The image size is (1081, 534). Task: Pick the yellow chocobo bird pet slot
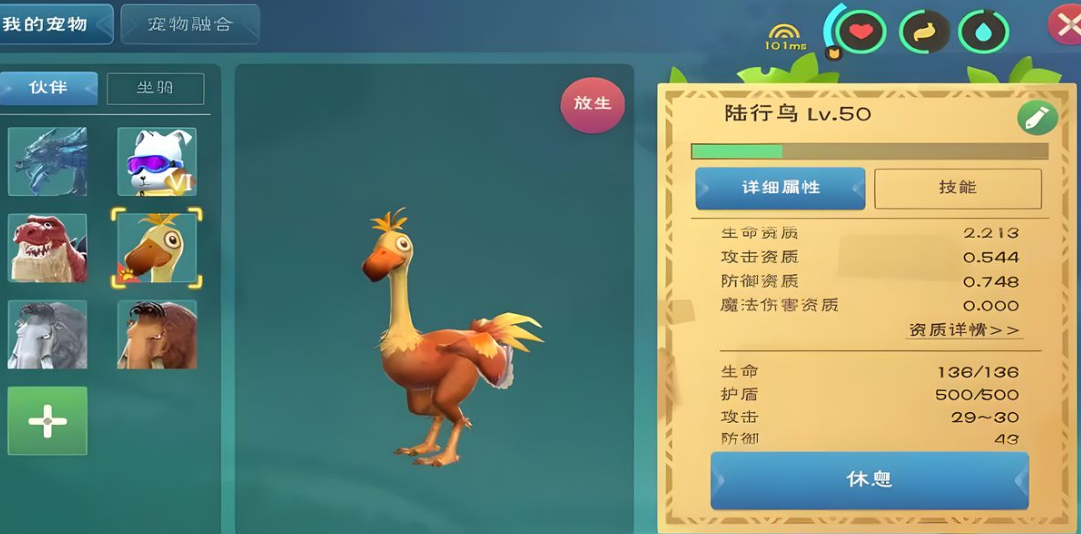click(x=157, y=248)
